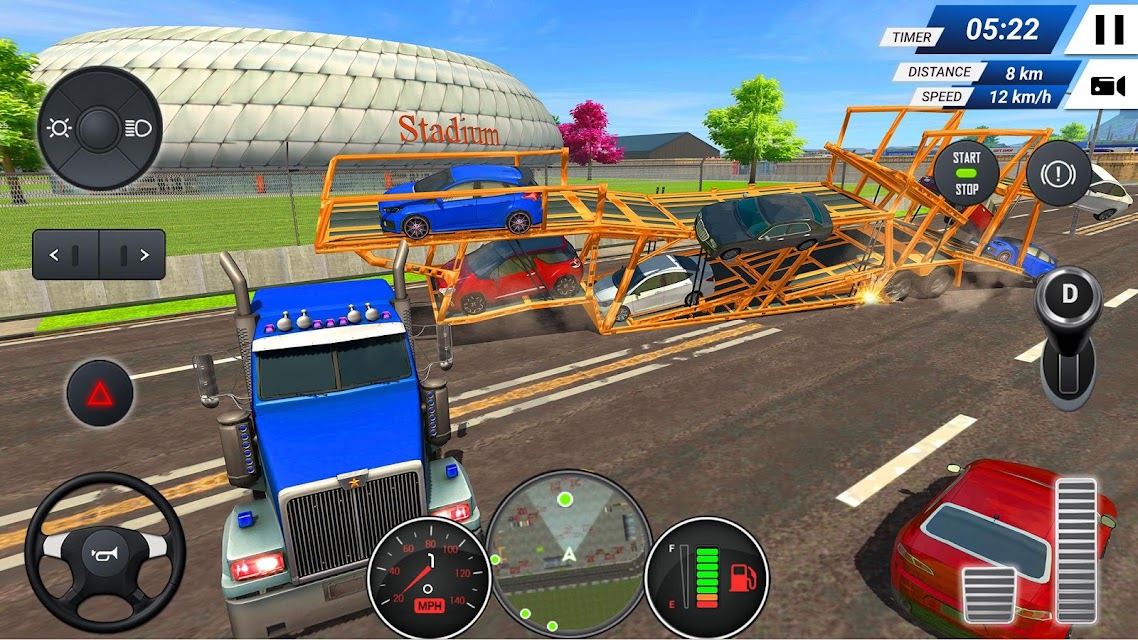
Task: Pause the game
Action: click(1108, 30)
